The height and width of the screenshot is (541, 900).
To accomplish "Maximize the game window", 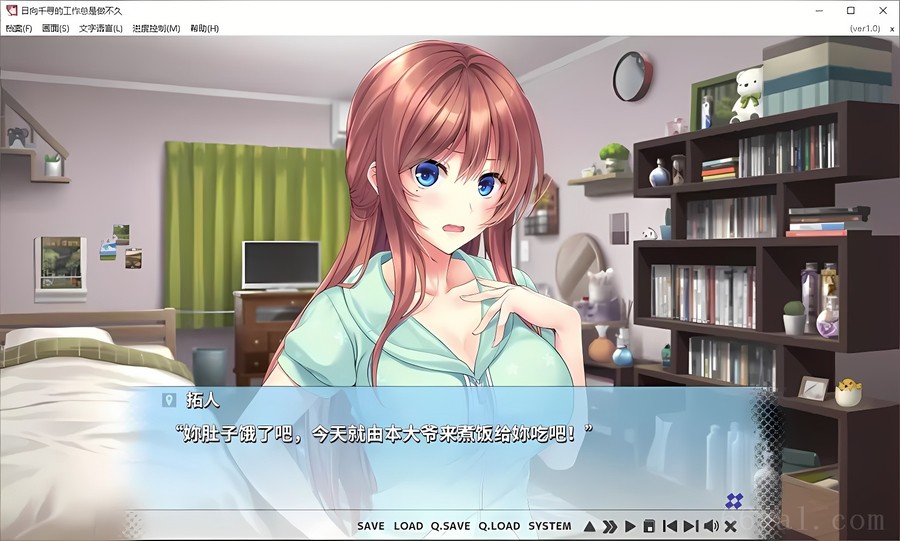I will point(850,10).
